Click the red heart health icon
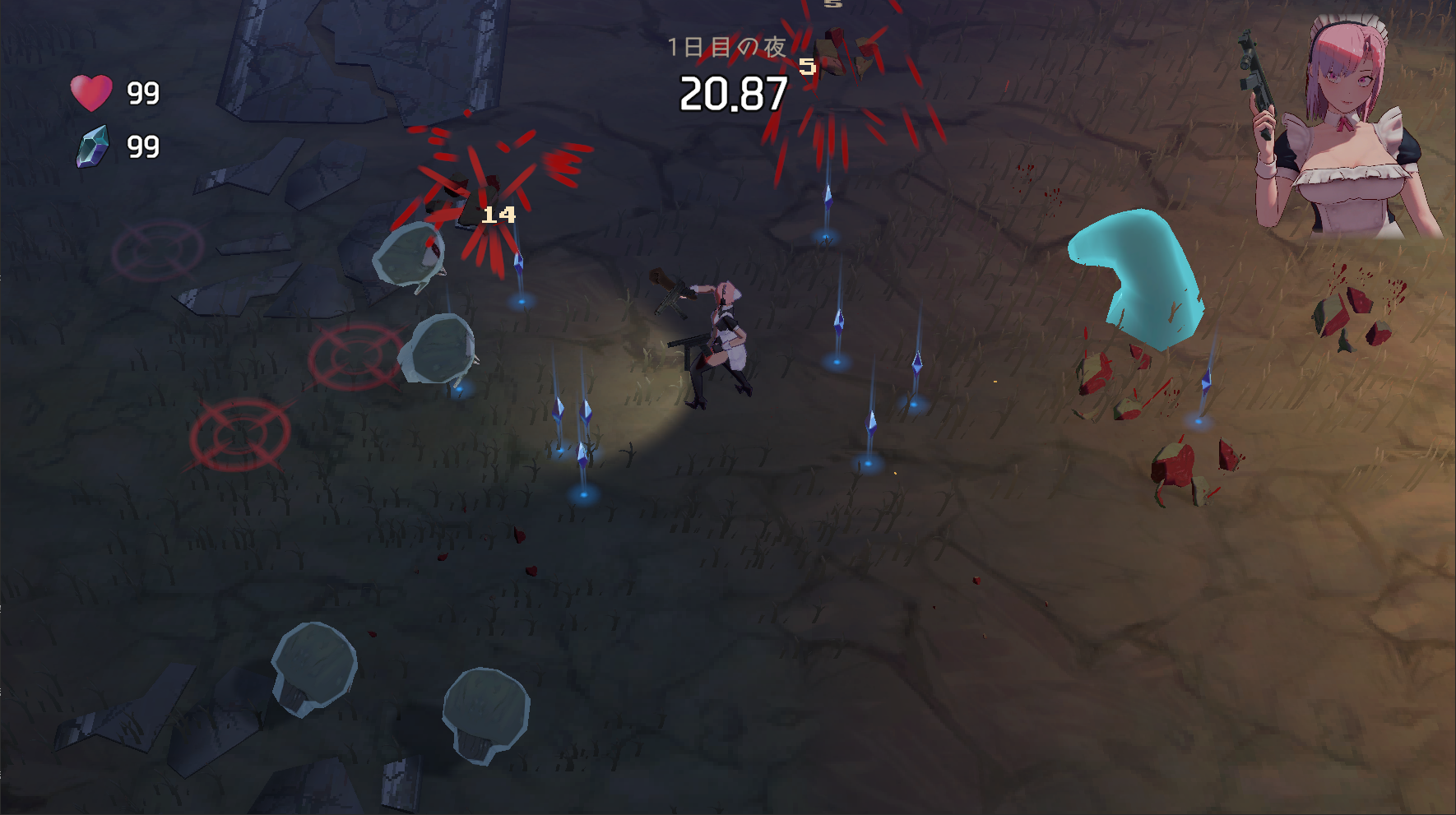The height and width of the screenshot is (815, 1456). pos(91,92)
